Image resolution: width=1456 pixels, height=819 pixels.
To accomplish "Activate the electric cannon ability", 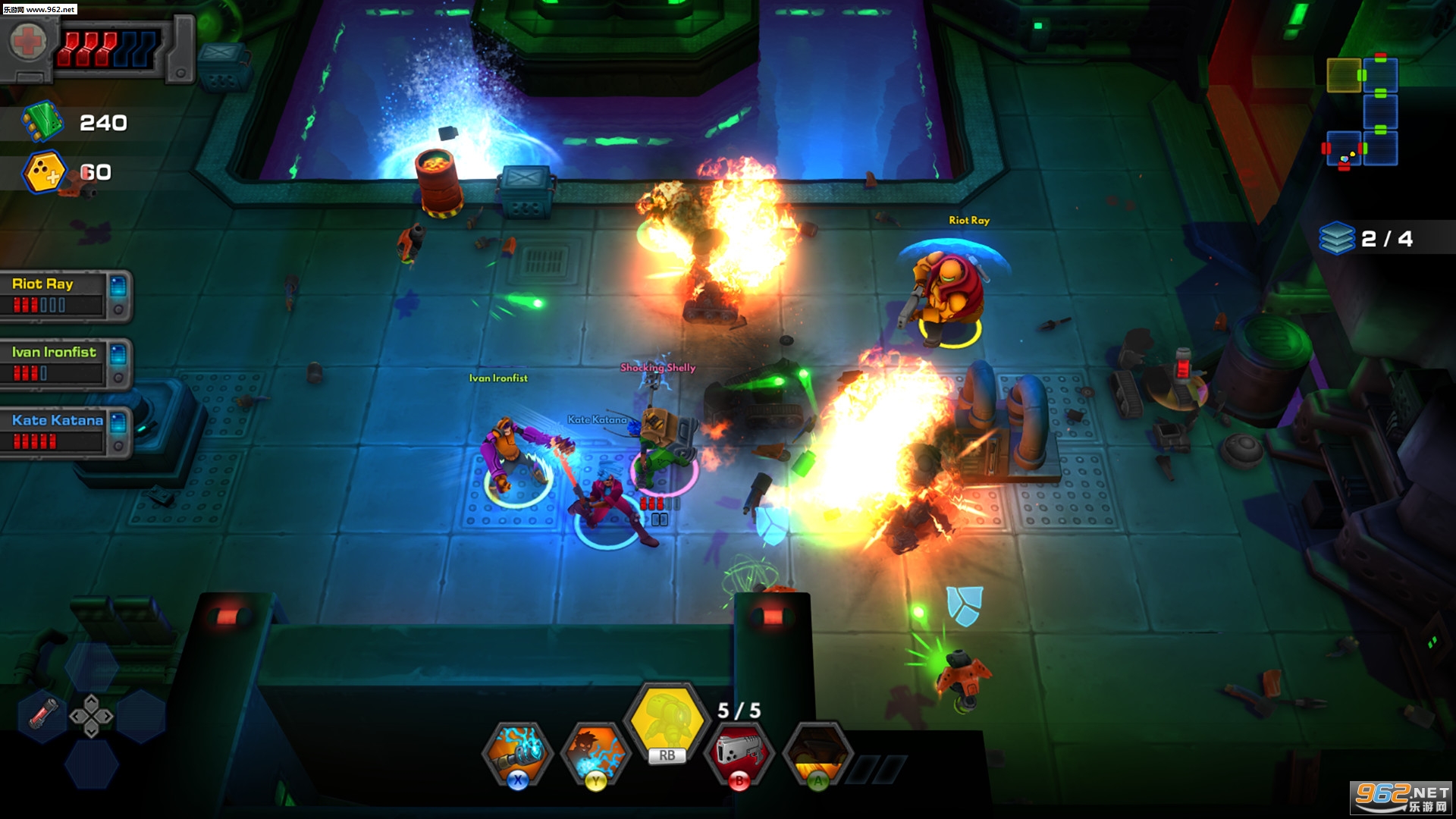I will [x=518, y=753].
